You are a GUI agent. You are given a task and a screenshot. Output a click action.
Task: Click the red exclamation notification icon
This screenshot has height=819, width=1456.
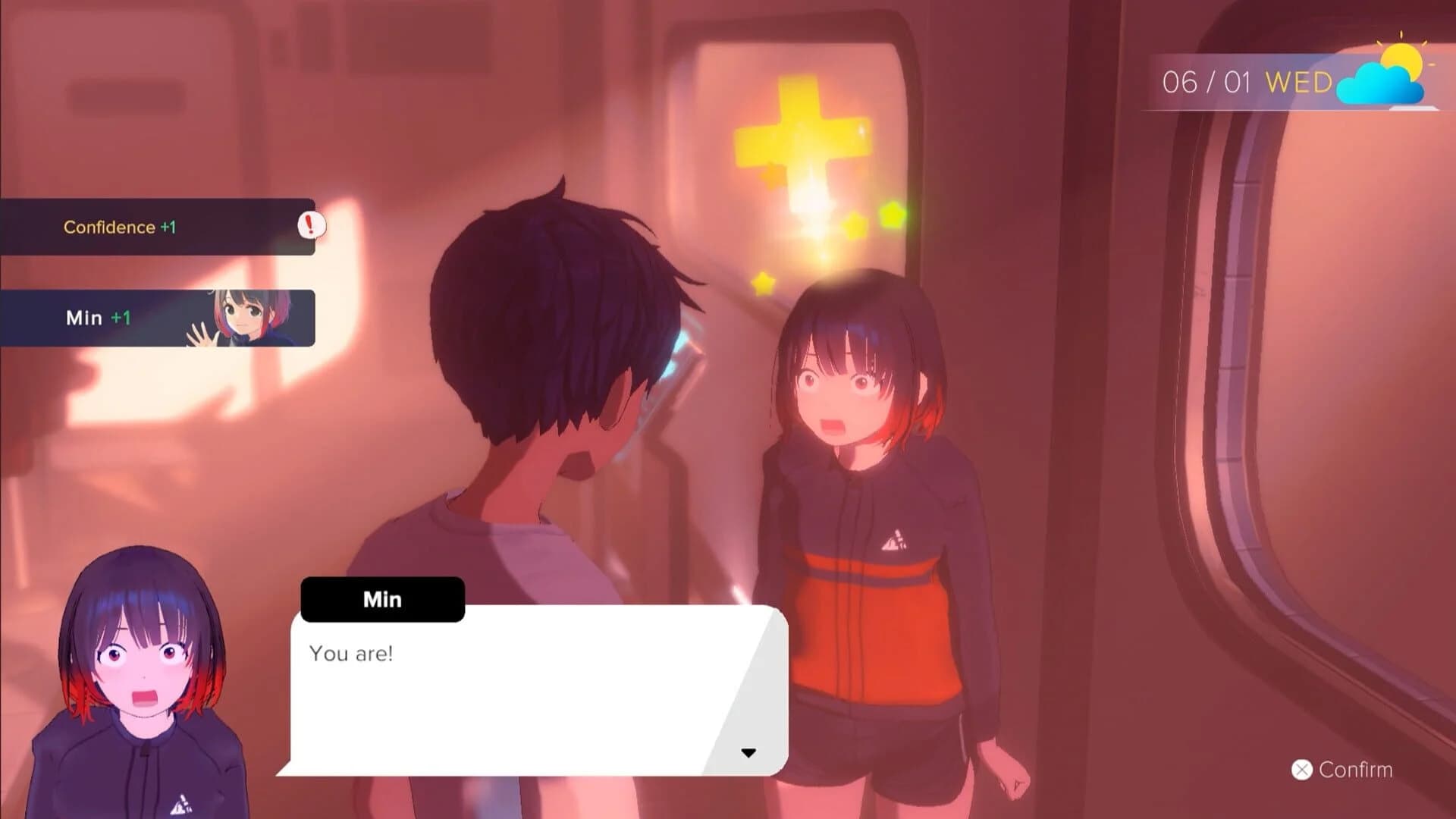coord(311,225)
